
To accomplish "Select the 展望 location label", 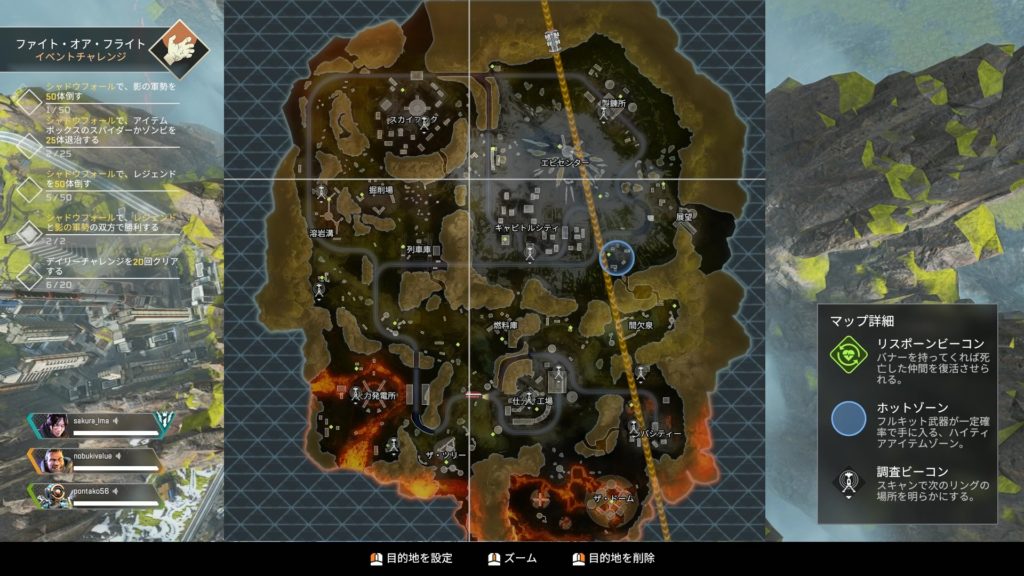I will [684, 216].
